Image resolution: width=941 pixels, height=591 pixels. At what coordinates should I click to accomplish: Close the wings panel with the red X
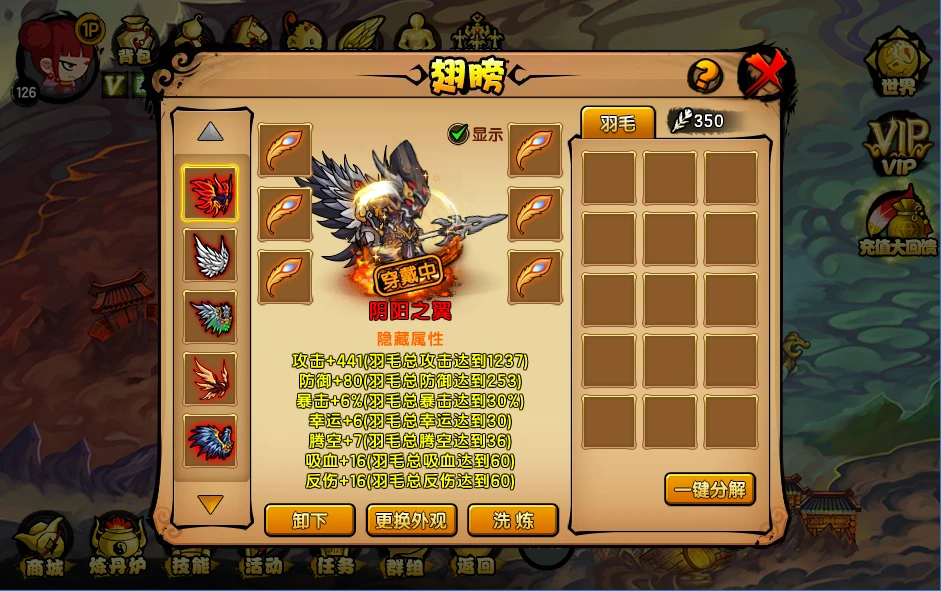pos(765,74)
